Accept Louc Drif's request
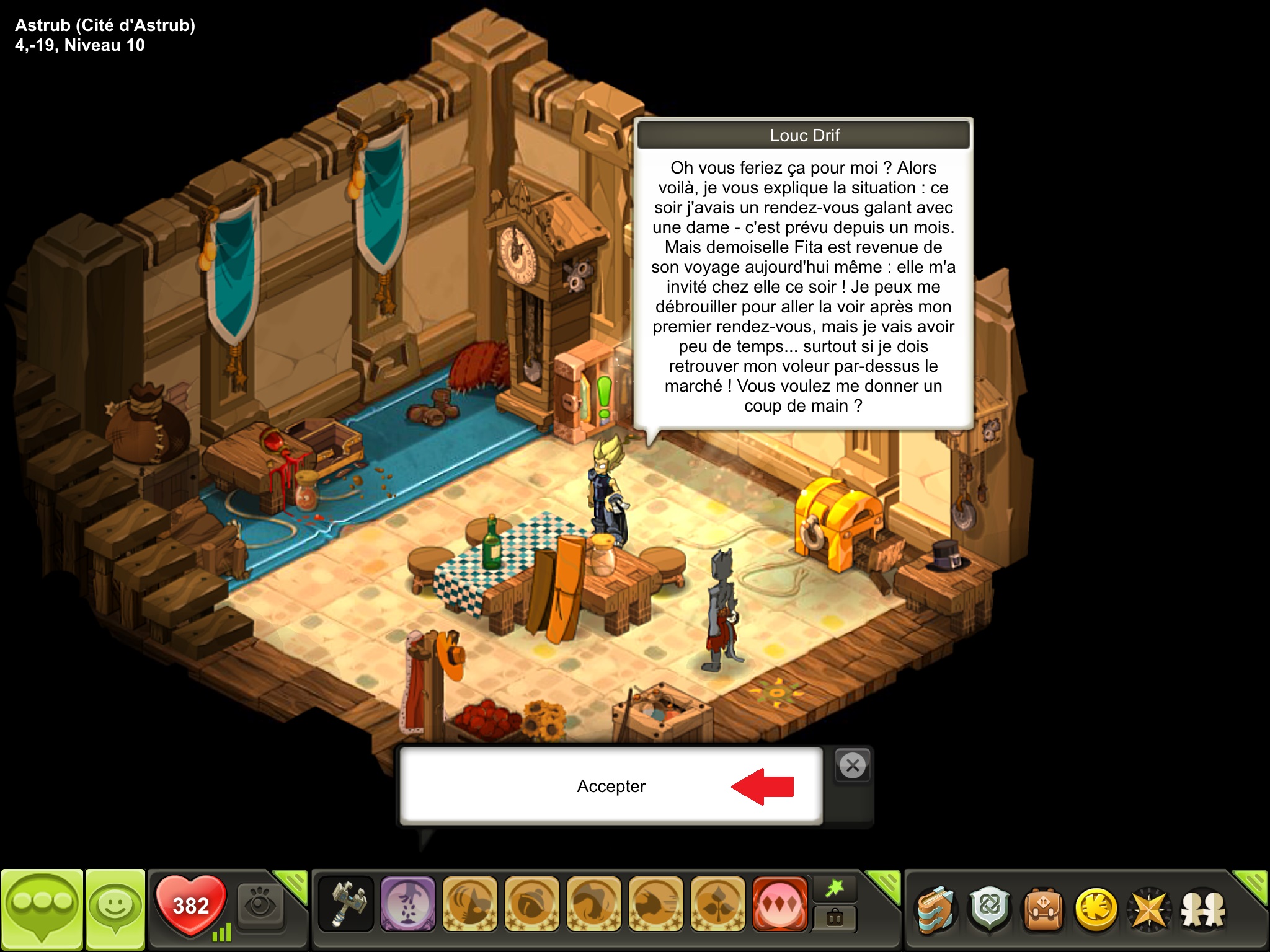Screen dimensions: 1270x952 click(611, 786)
